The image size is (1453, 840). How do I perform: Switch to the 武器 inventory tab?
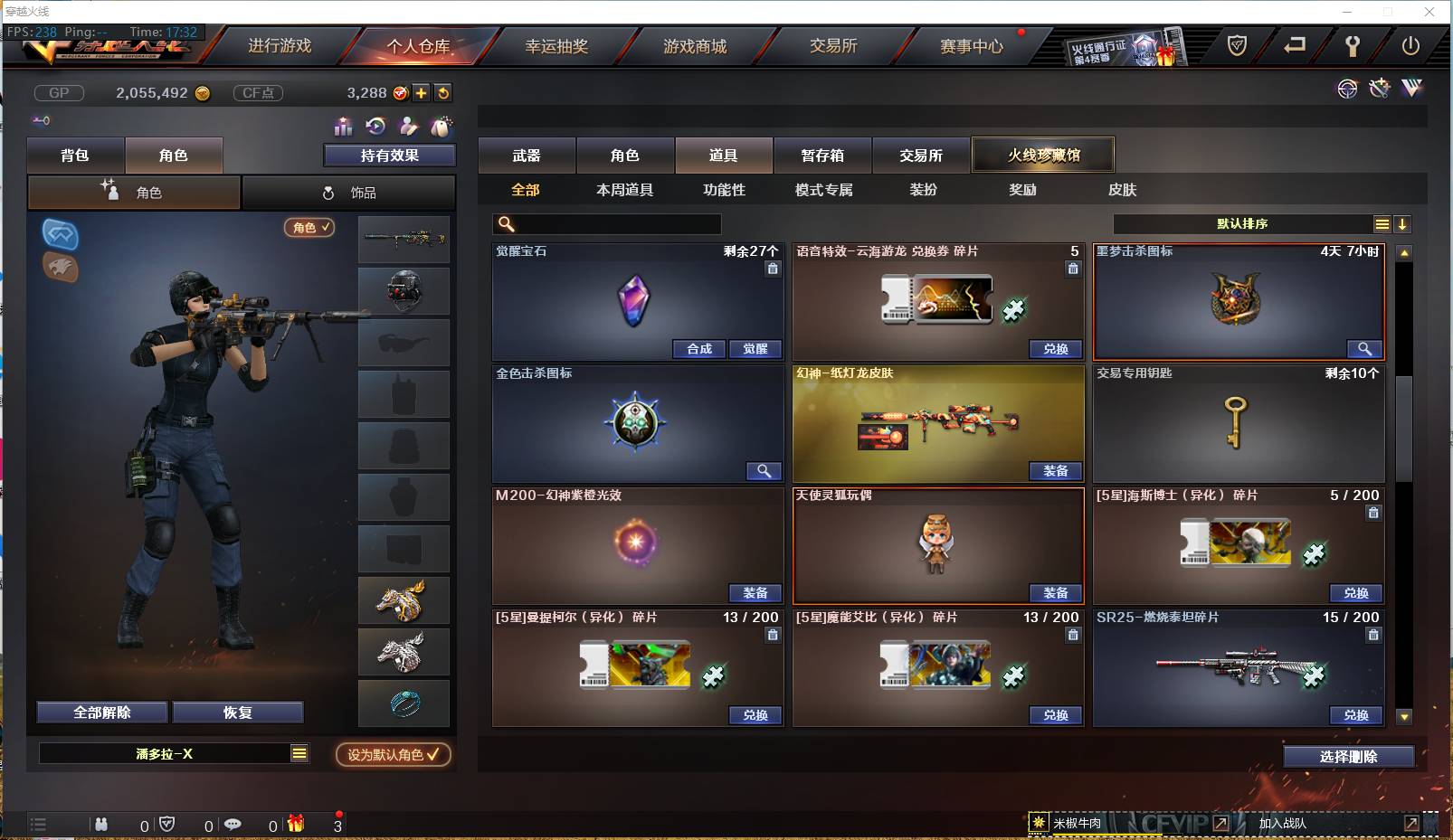pyautogui.click(x=527, y=155)
